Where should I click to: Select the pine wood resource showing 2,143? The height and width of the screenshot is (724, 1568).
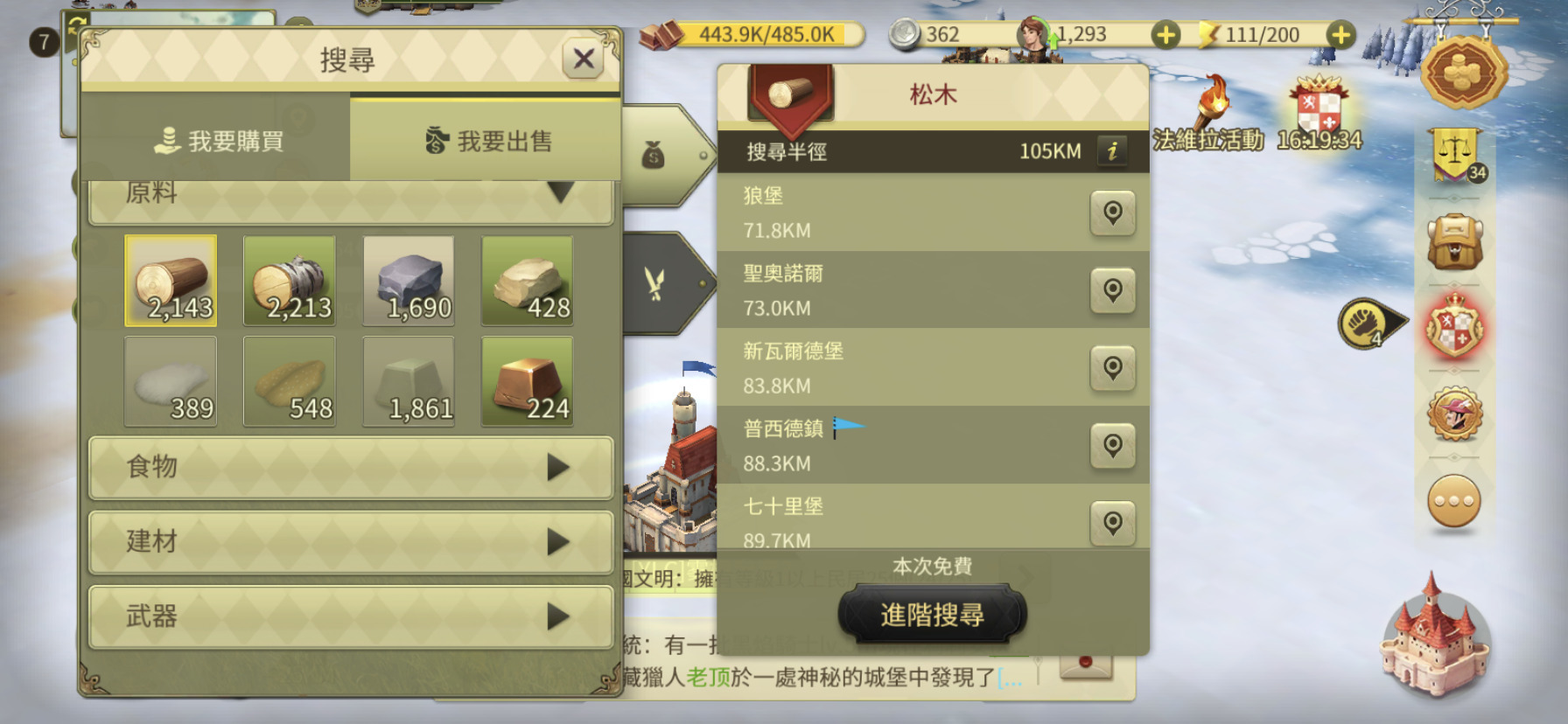[x=171, y=280]
